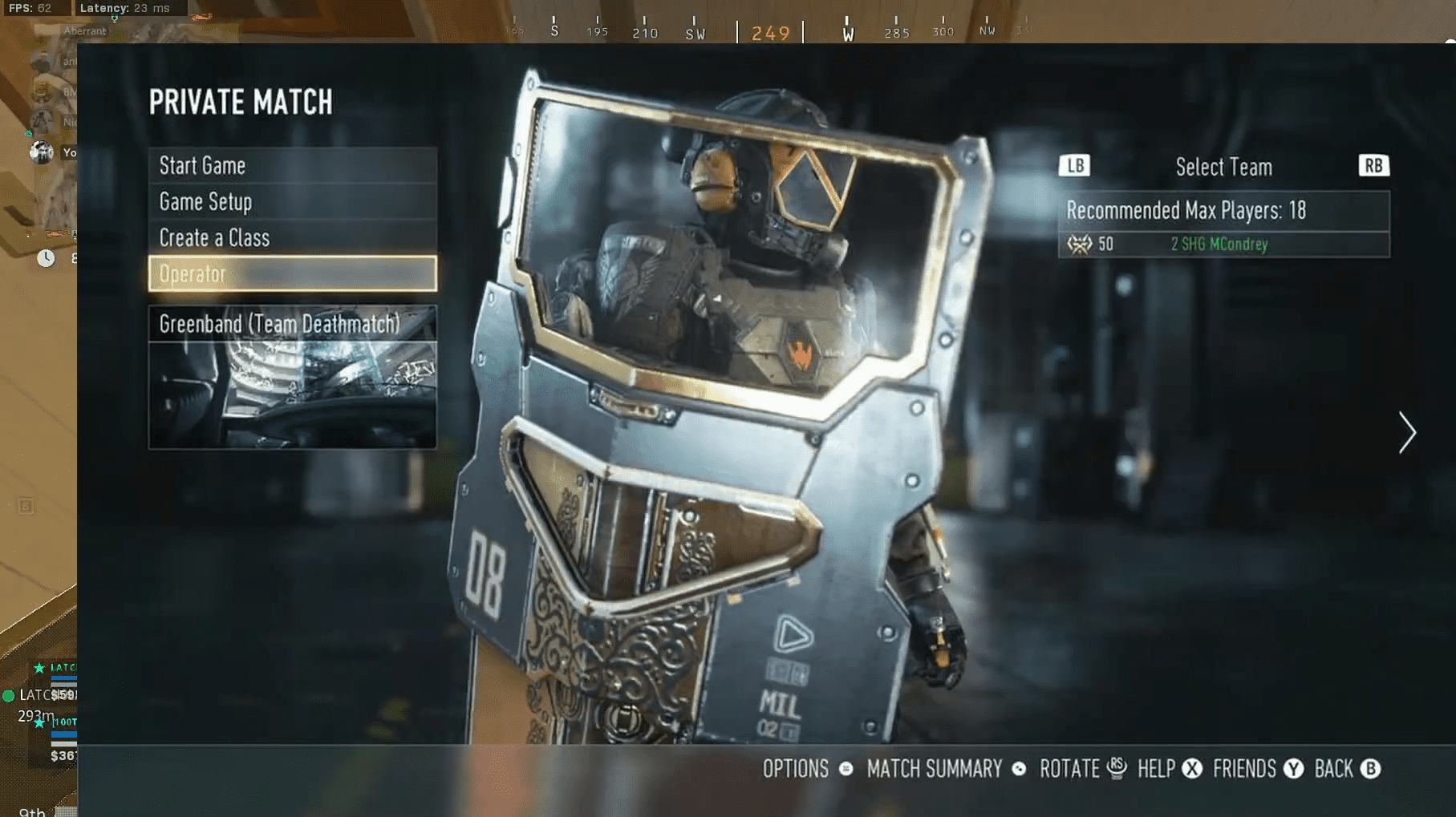Screen dimensions: 1456x817
Task: Click the B back button icon
Action: point(1370,770)
